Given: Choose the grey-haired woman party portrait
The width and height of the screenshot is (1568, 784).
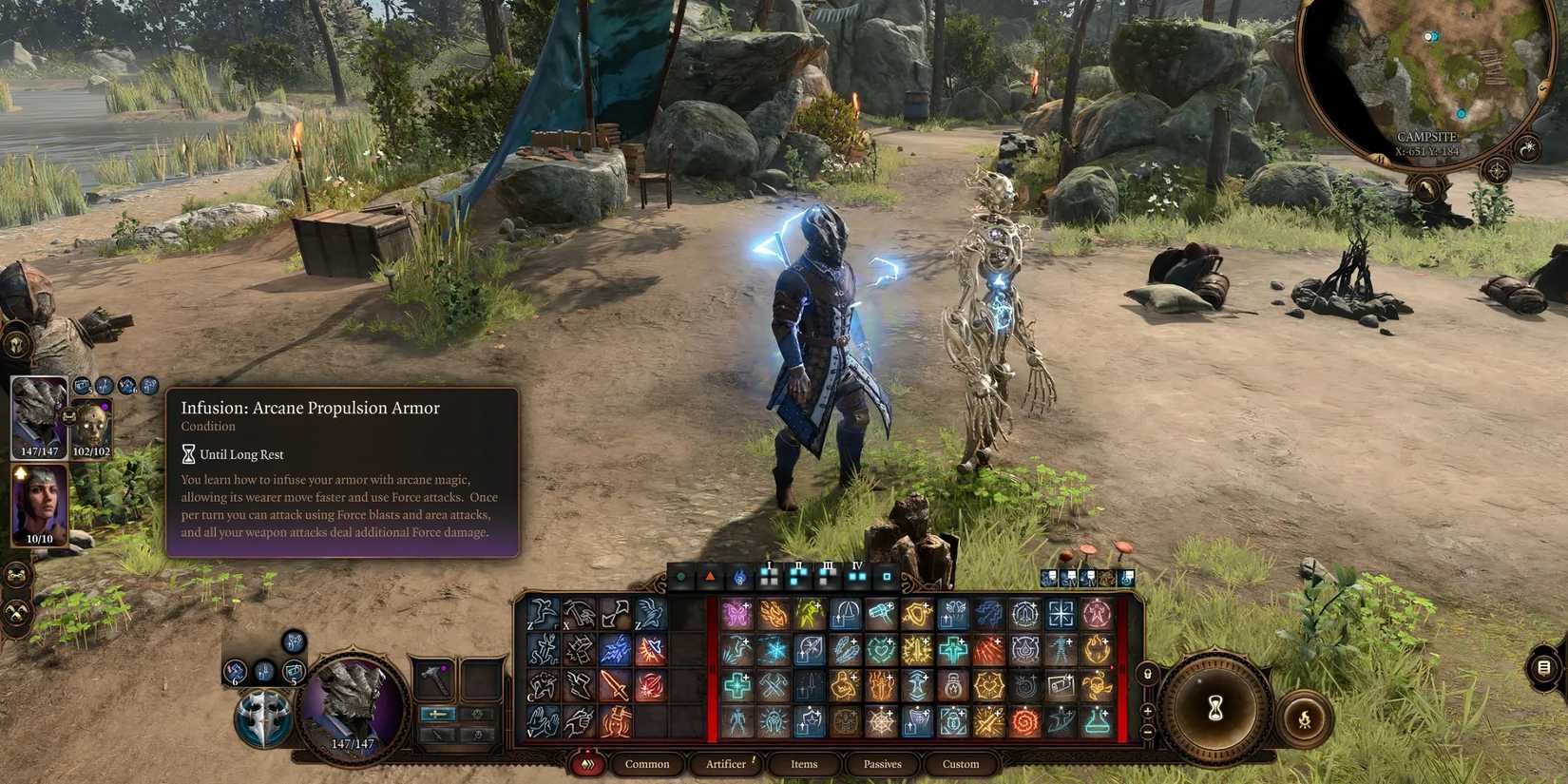Looking at the screenshot, I should 39,503.
